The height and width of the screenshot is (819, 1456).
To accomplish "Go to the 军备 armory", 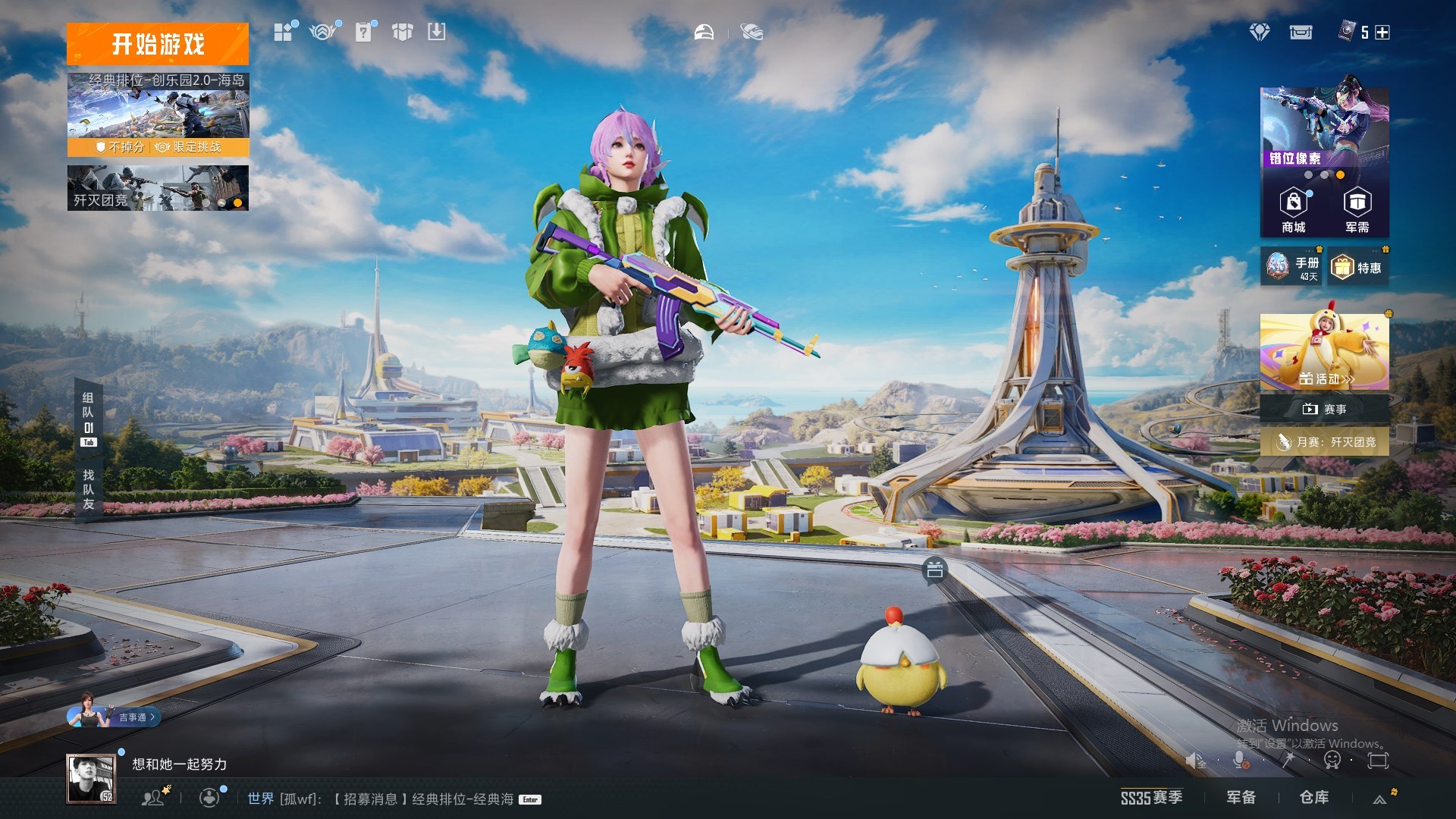I will [1241, 798].
